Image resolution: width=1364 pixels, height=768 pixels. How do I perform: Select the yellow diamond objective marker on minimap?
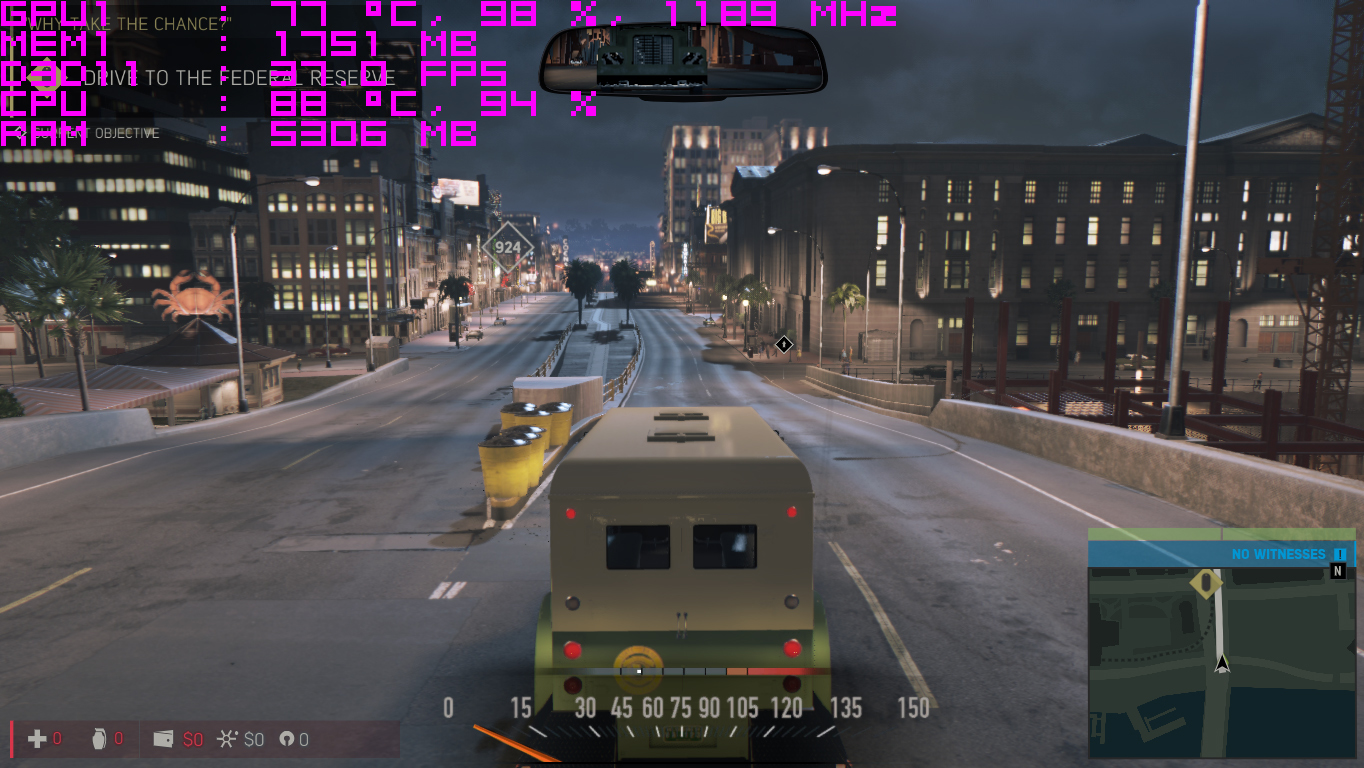(x=1207, y=582)
